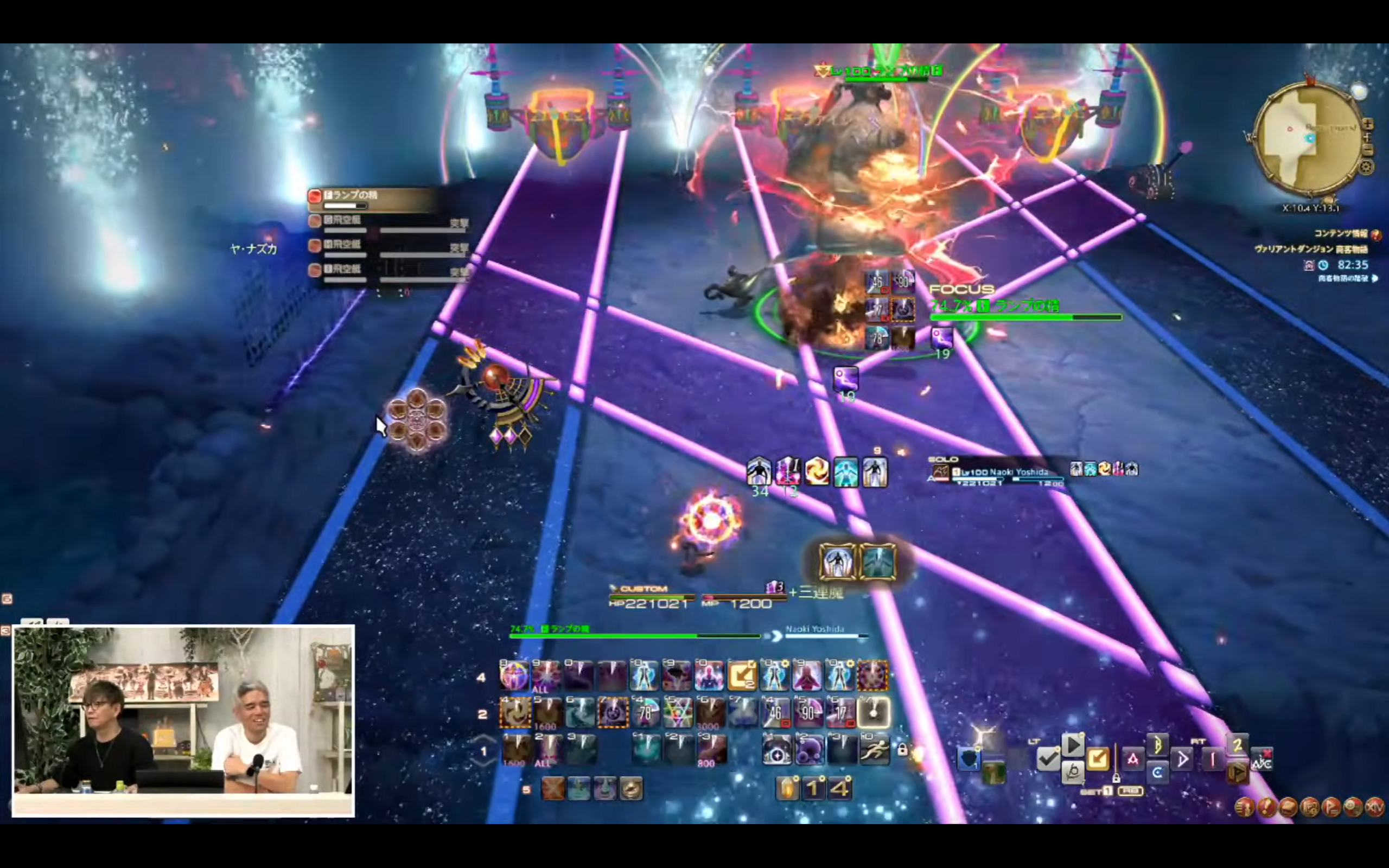Click the orange arrow macro icon on hotbar 4

coord(742,676)
